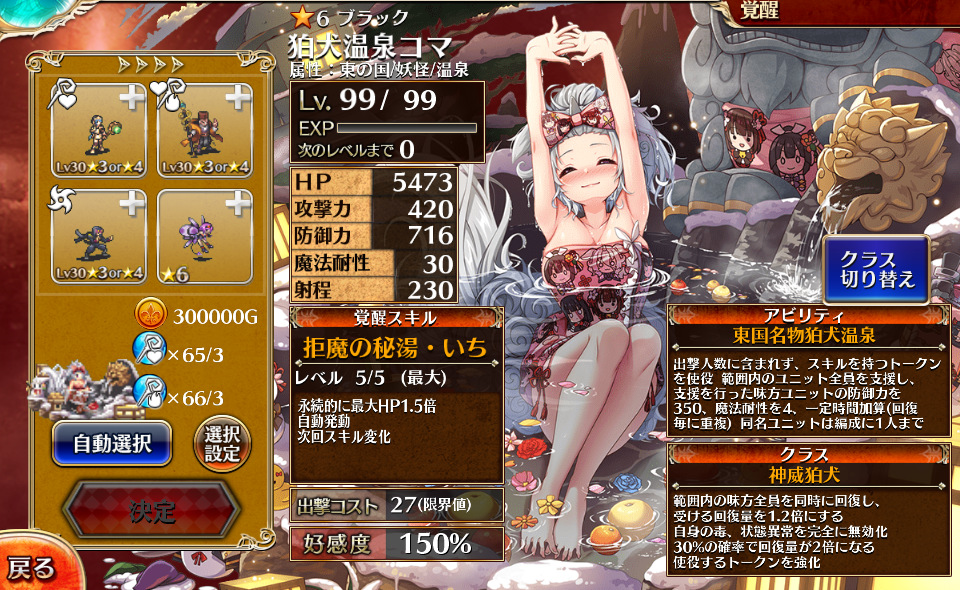The width and height of the screenshot is (960, 590).
Task: Confirm awakening with the 決定 button
Action: pyautogui.click(x=152, y=511)
